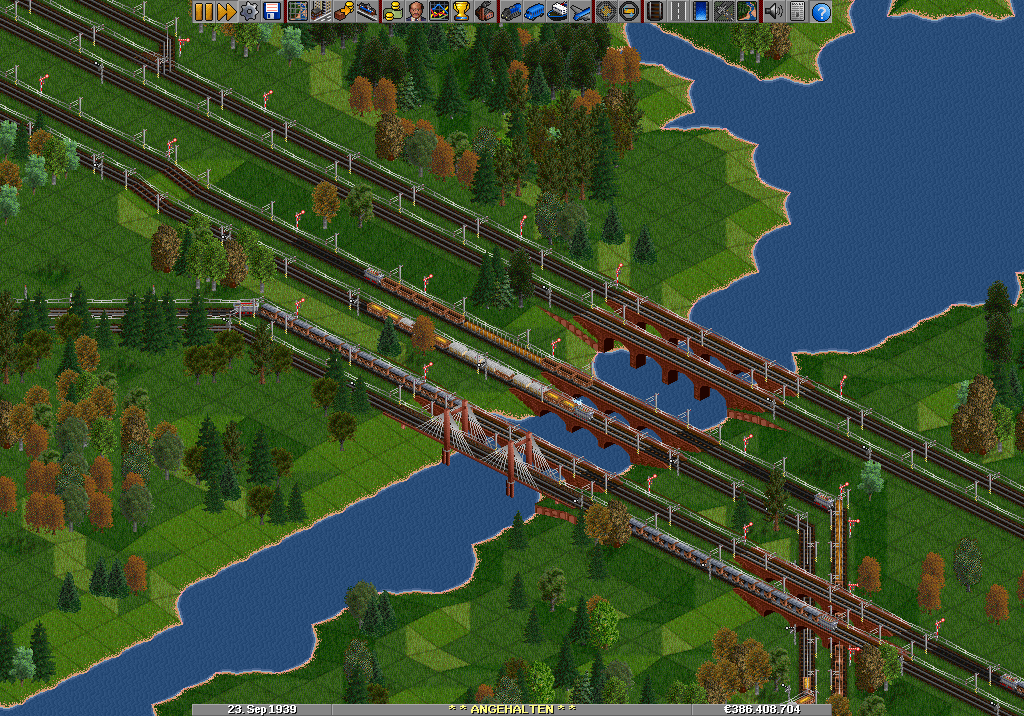This screenshot has height=716, width=1024.
Task: Show the list of road vehicles
Action: pyautogui.click(x=534, y=12)
